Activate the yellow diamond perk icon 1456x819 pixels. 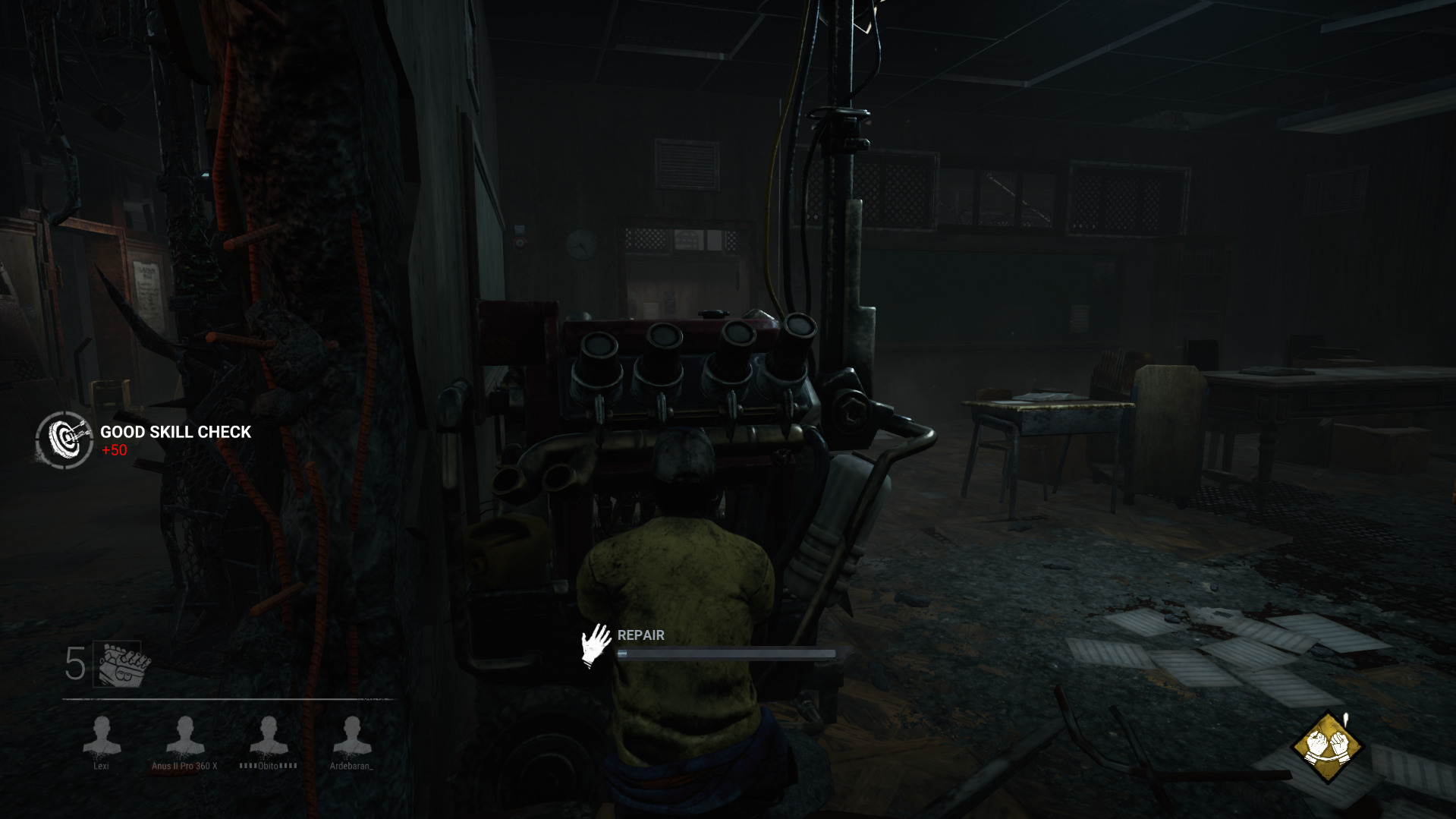click(1327, 747)
